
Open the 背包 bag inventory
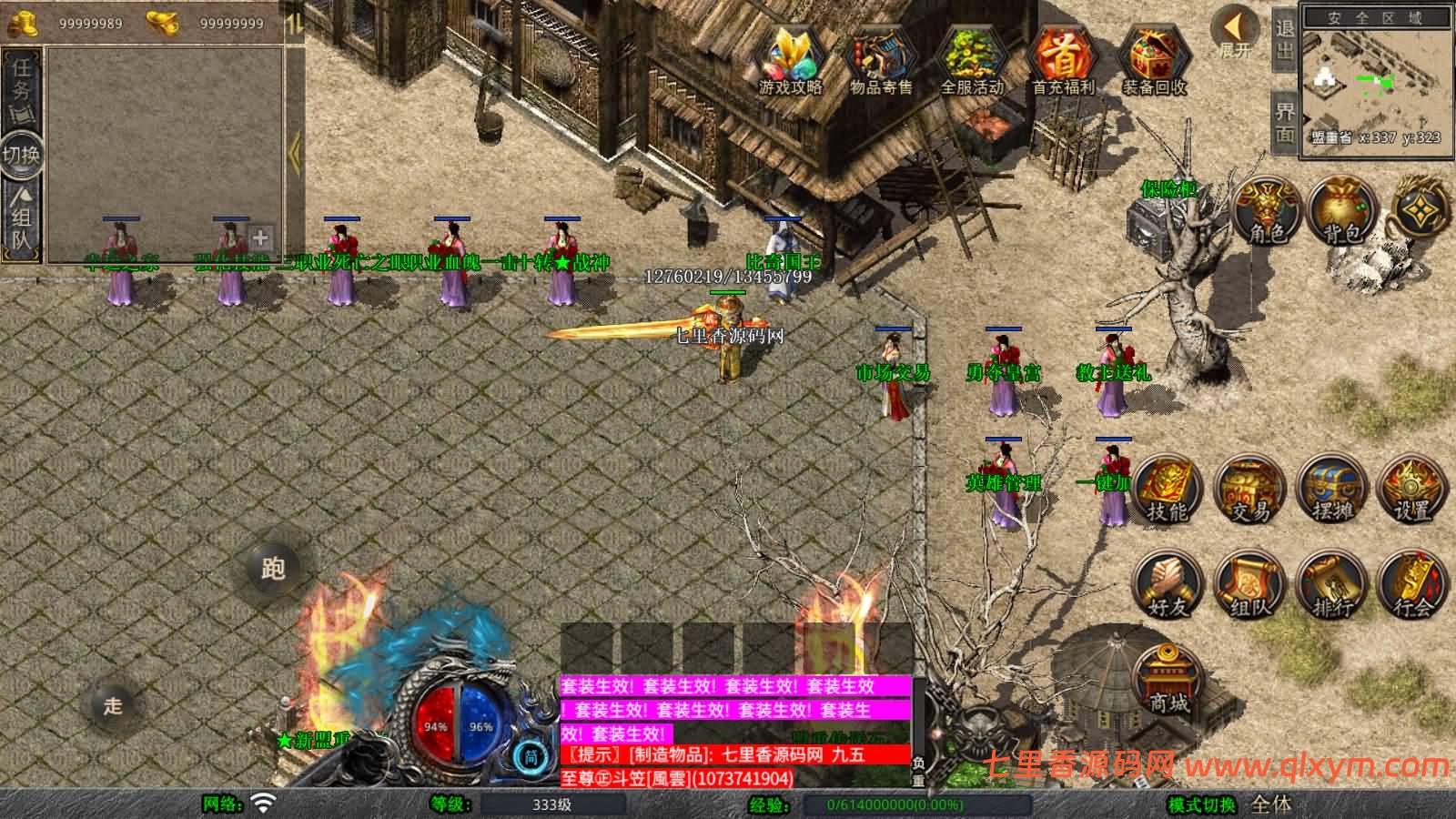pos(1340,211)
